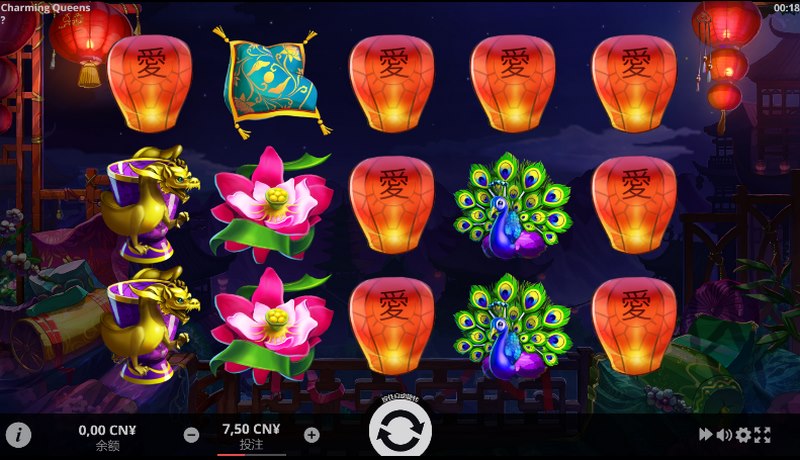Open the gear settings menu
The width and height of the screenshot is (800, 460).
pyautogui.click(x=743, y=435)
